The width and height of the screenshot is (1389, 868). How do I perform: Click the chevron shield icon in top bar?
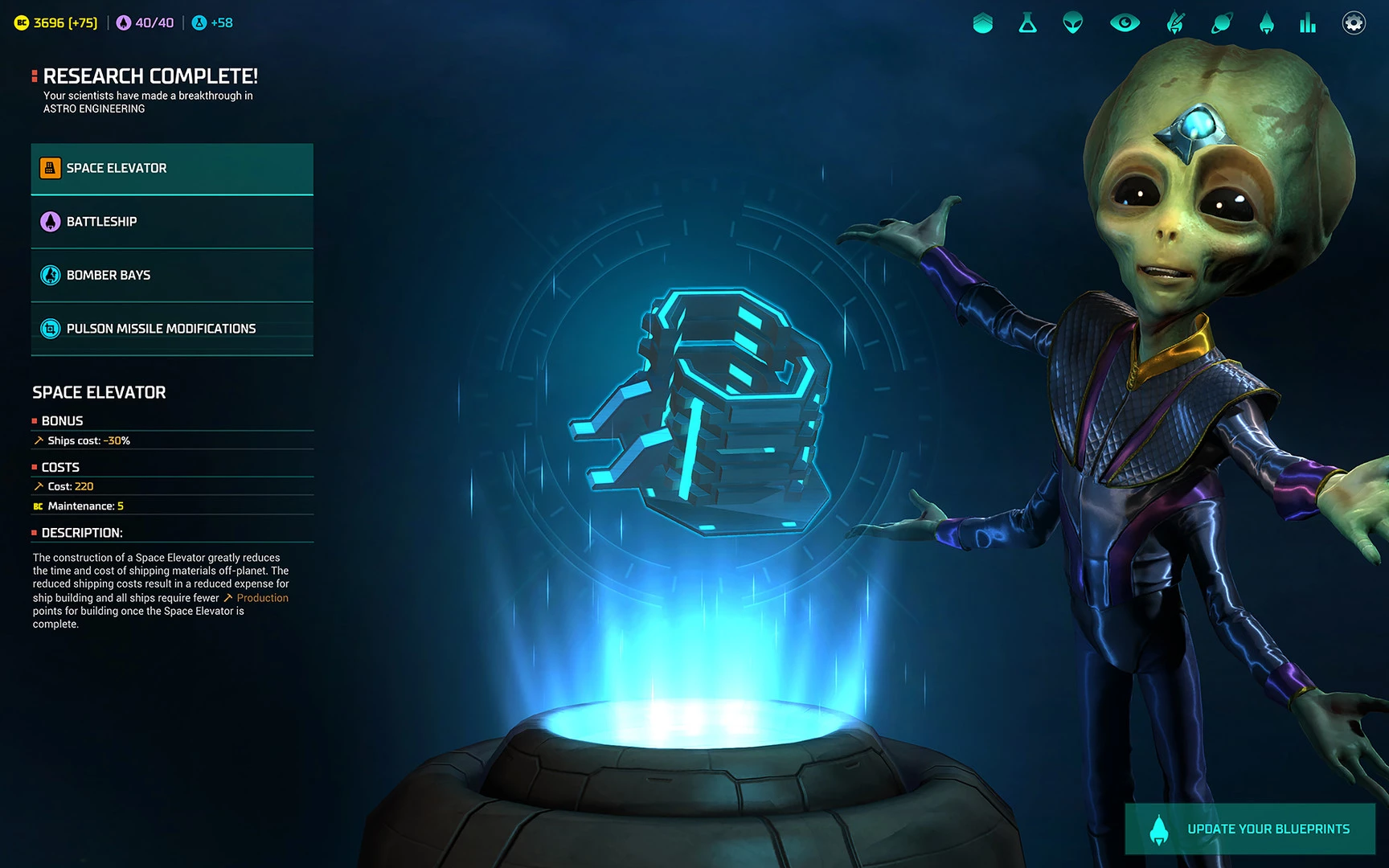[x=982, y=23]
